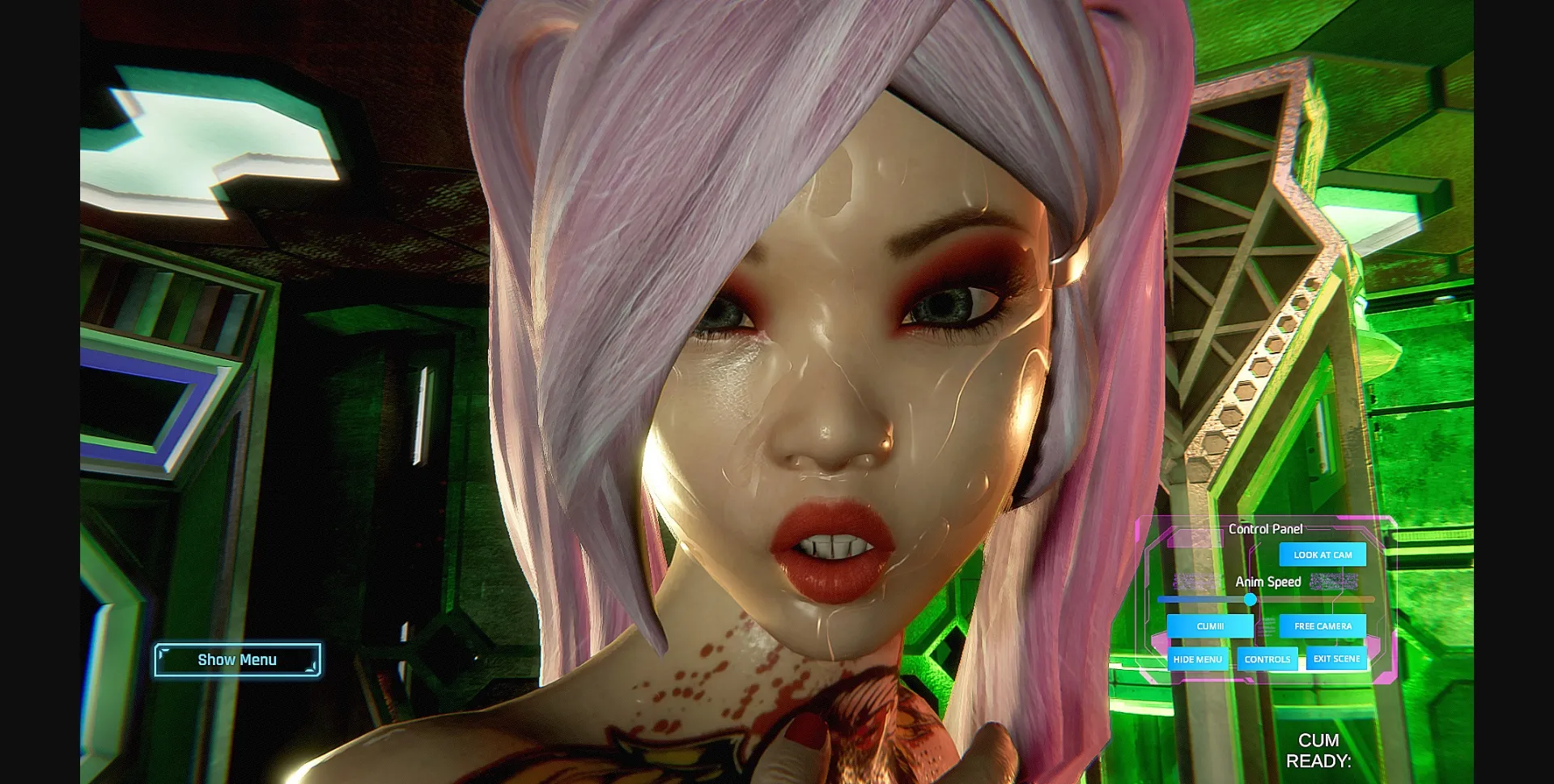The height and width of the screenshot is (784, 1554).
Task: Set animation speed to maximum on the slider
Action: (1368, 600)
